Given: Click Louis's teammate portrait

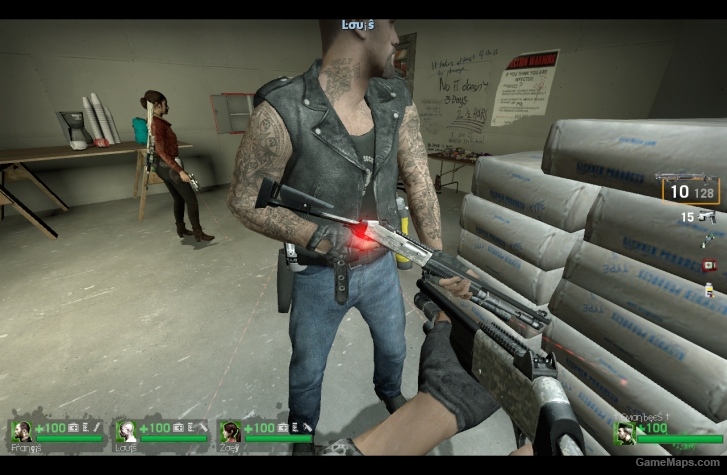Looking at the screenshot, I should pyautogui.click(x=126, y=432).
